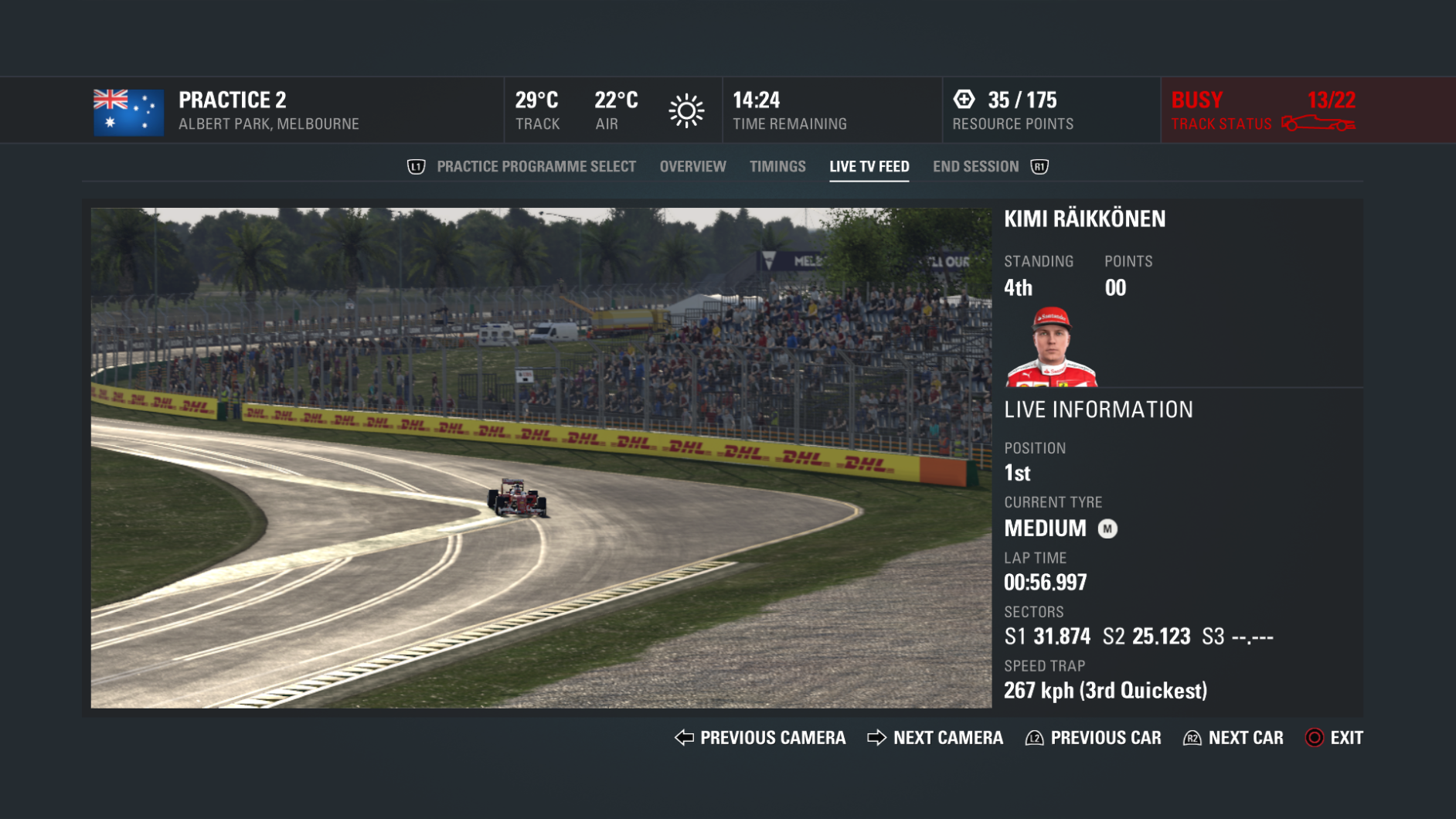Switch to the Timings tab
This screenshot has width=1456, height=819.
777,165
